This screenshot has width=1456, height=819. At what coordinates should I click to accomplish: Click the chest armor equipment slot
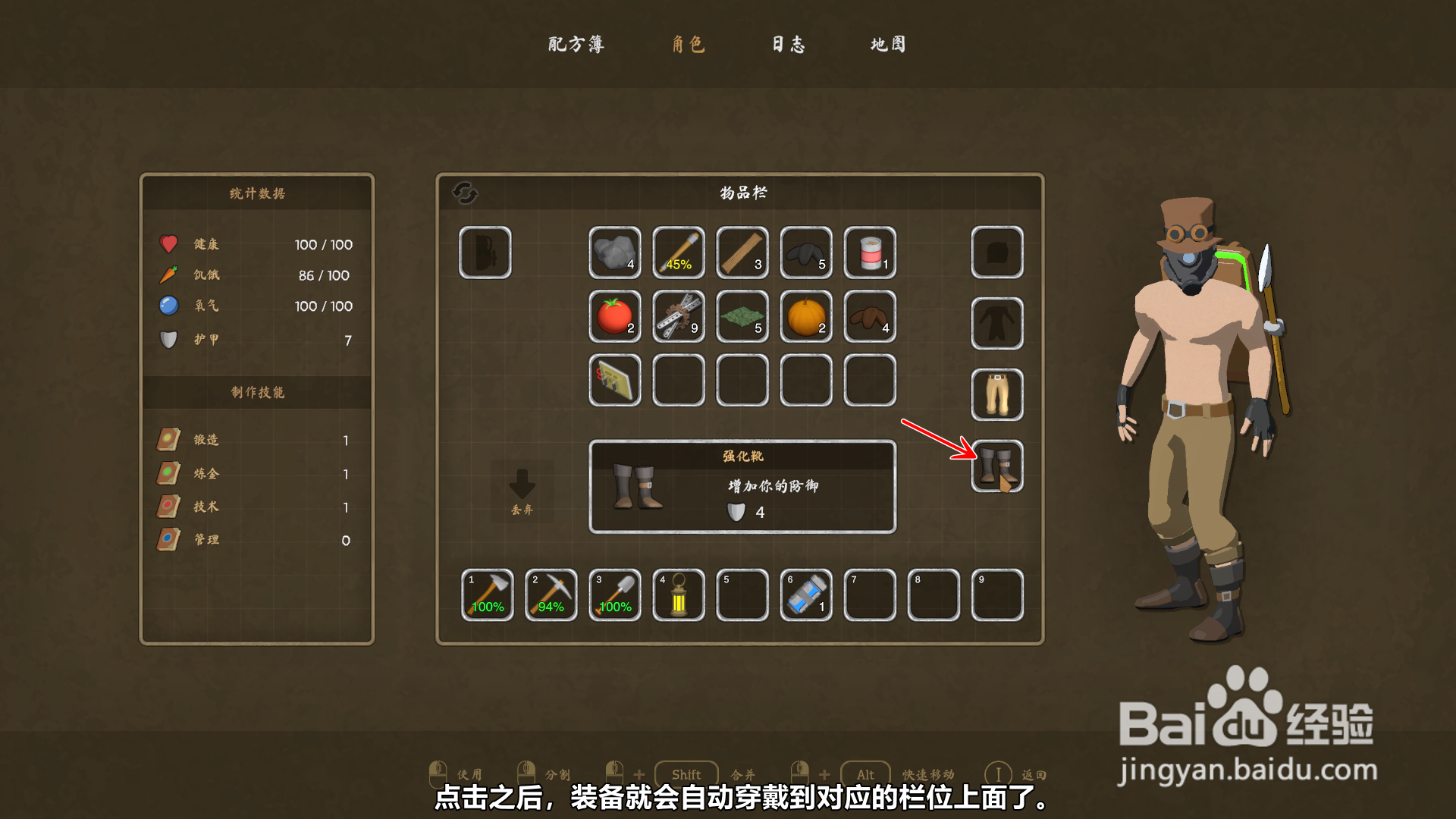(996, 323)
